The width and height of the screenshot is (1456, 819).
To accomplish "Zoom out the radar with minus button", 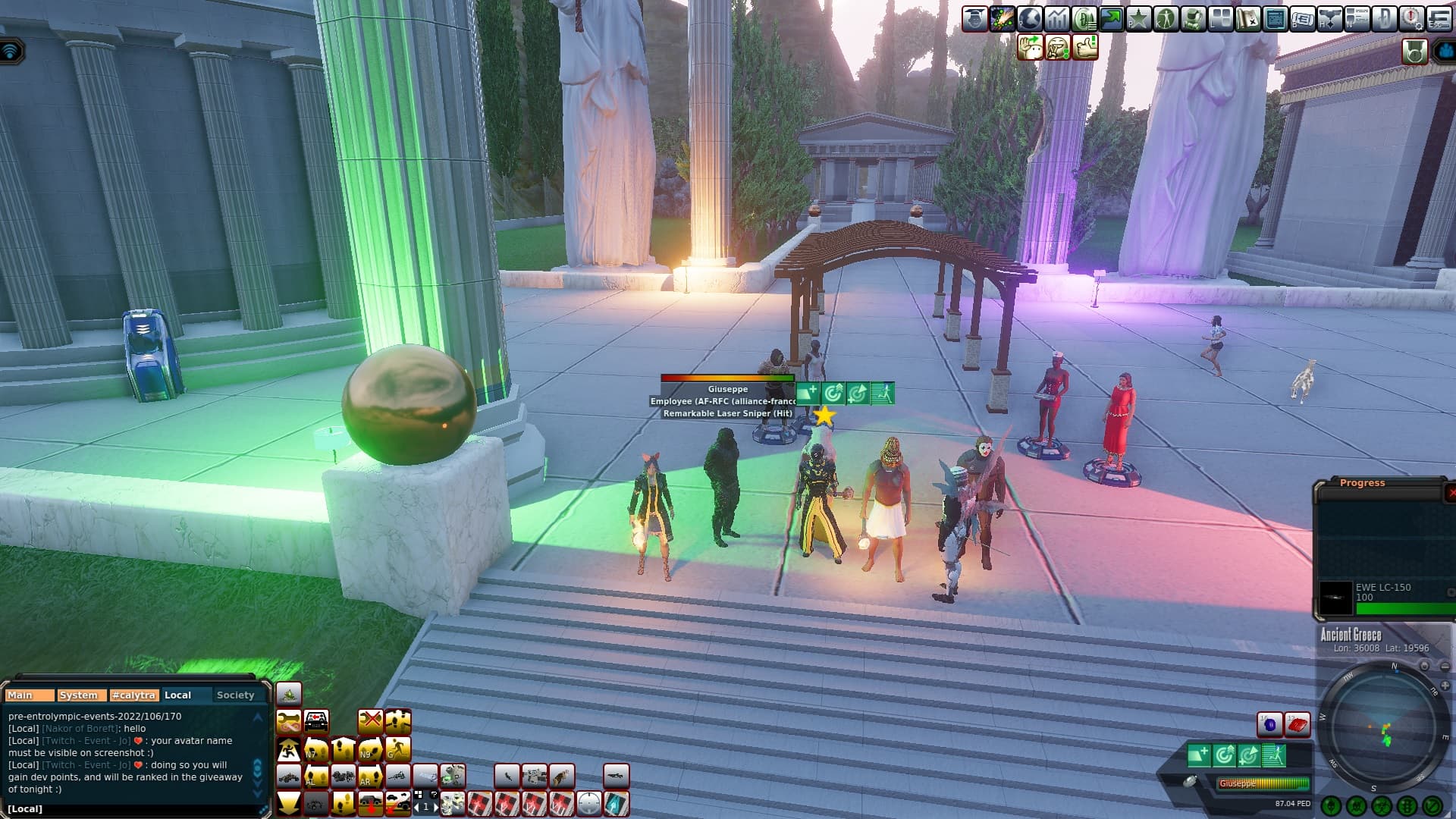I will pos(1445,667).
